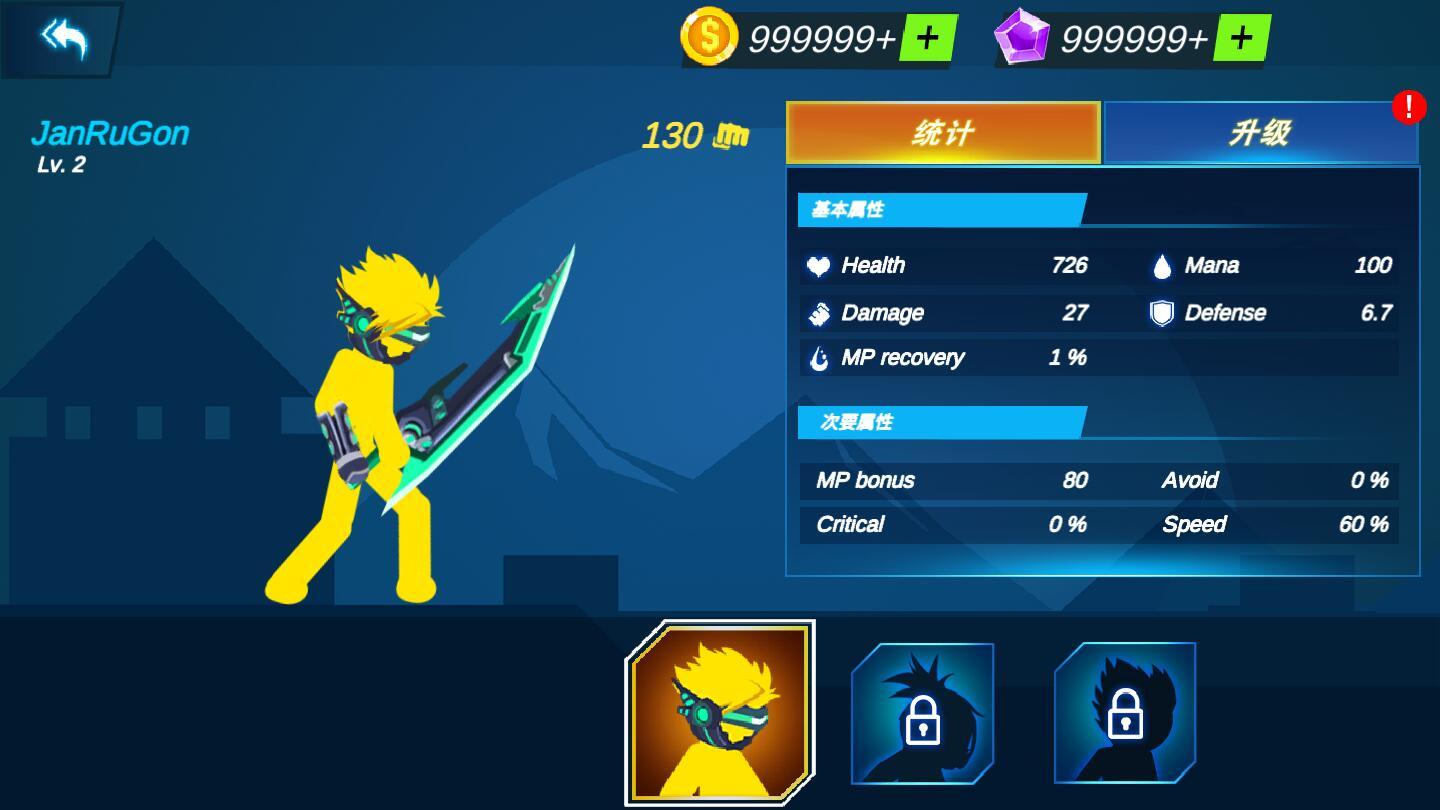Add more gold coins with the plus button

click(927, 39)
